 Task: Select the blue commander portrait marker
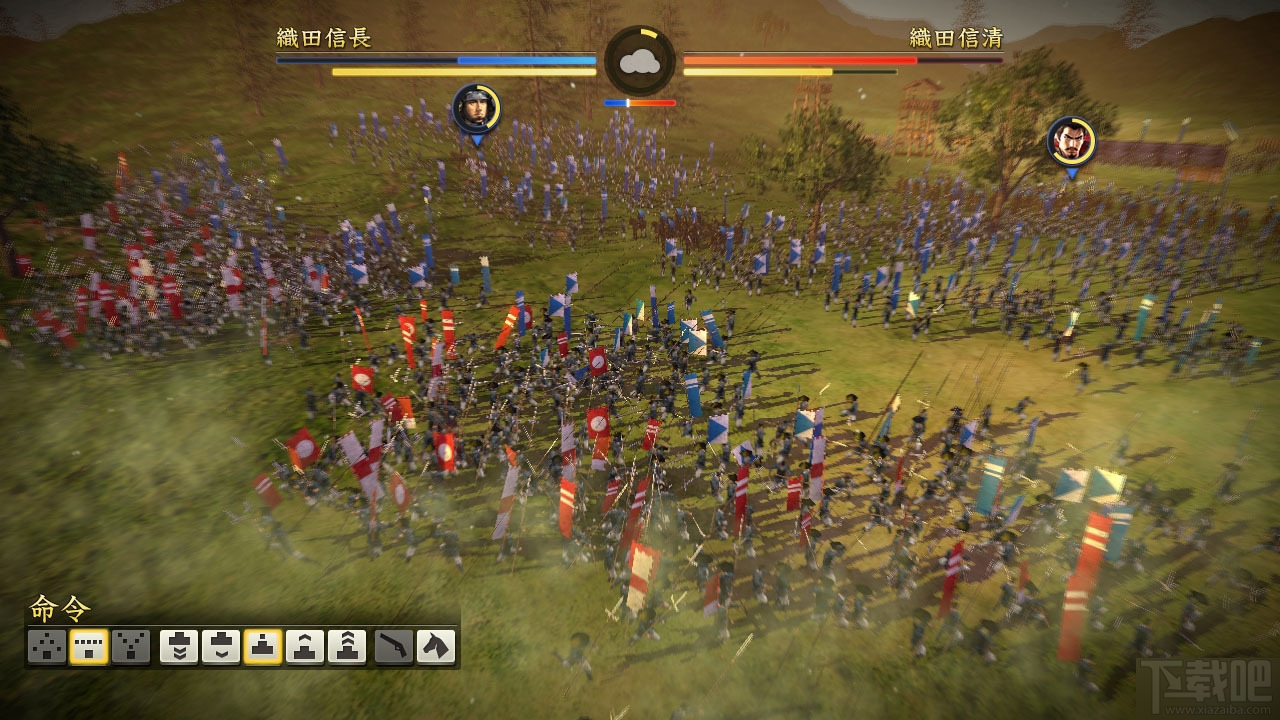(476, 108)
